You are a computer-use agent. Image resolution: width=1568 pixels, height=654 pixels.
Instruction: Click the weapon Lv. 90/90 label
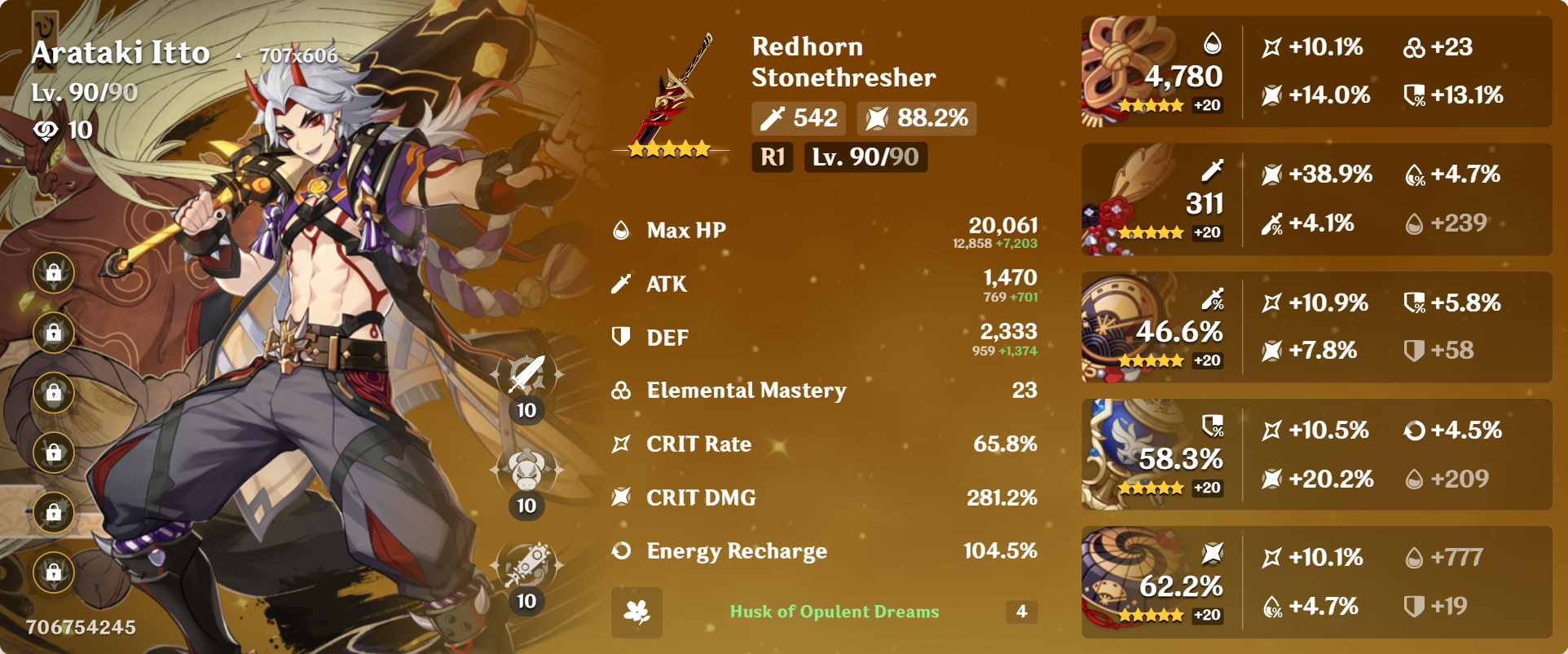point(865,157)
